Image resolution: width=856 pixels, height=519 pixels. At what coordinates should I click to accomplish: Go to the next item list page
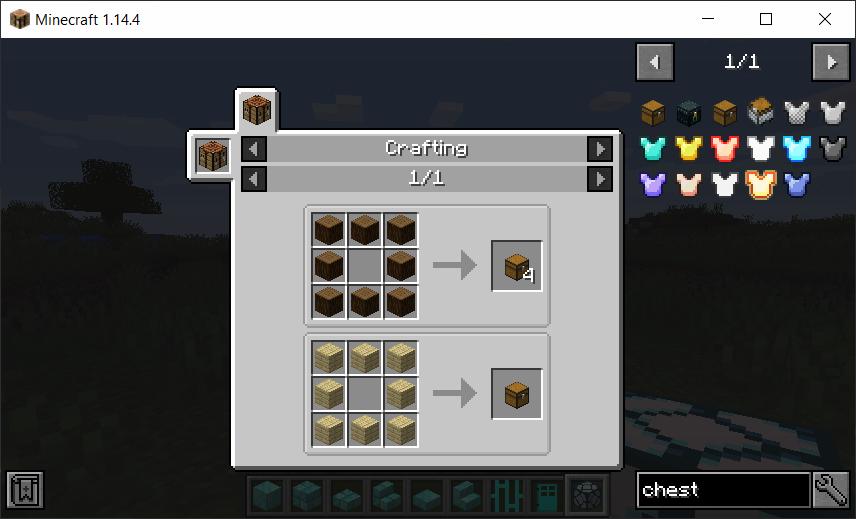tap(831, 62)
